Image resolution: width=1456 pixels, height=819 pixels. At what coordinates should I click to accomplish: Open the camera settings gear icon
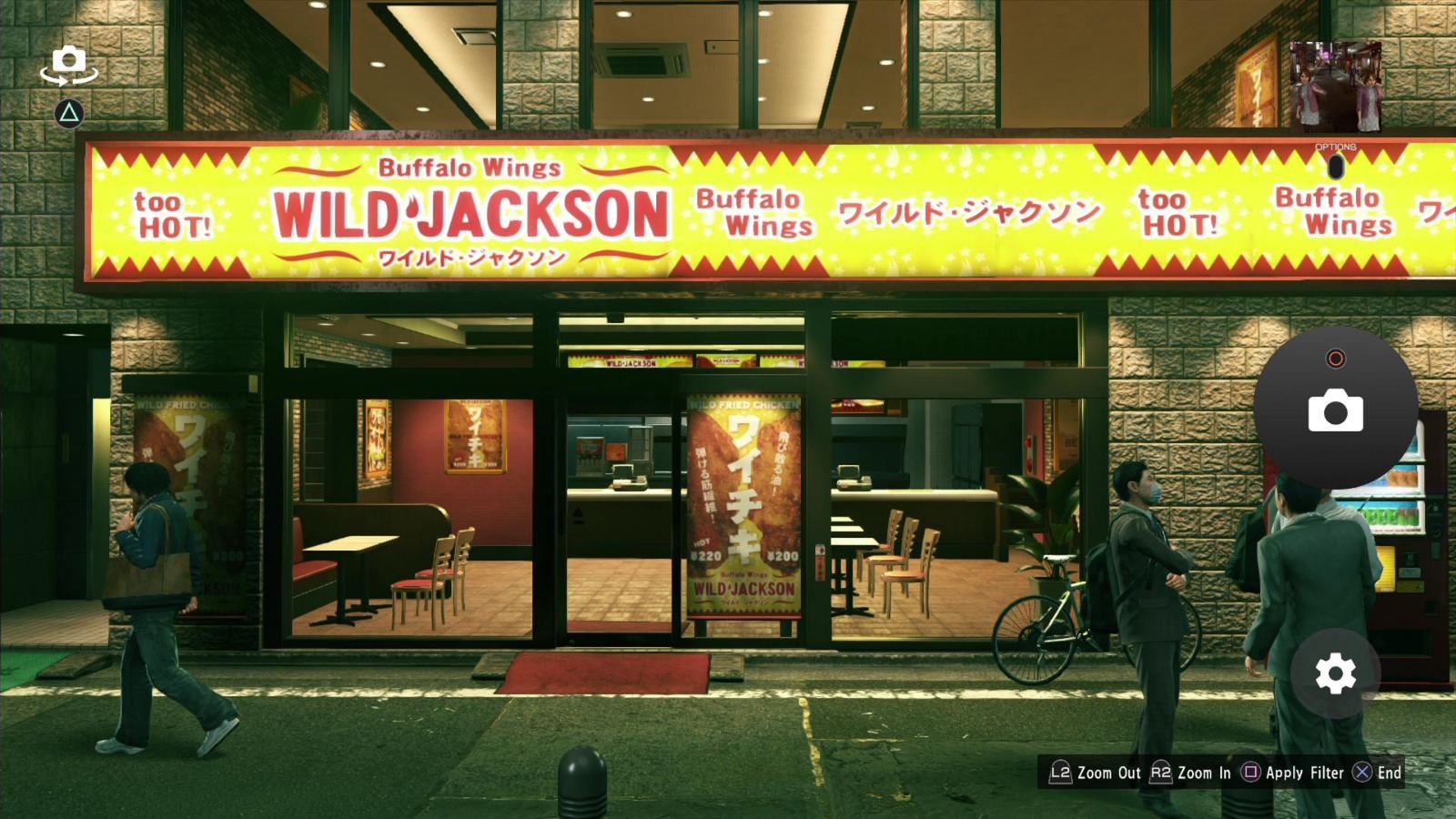point(1334,672)
